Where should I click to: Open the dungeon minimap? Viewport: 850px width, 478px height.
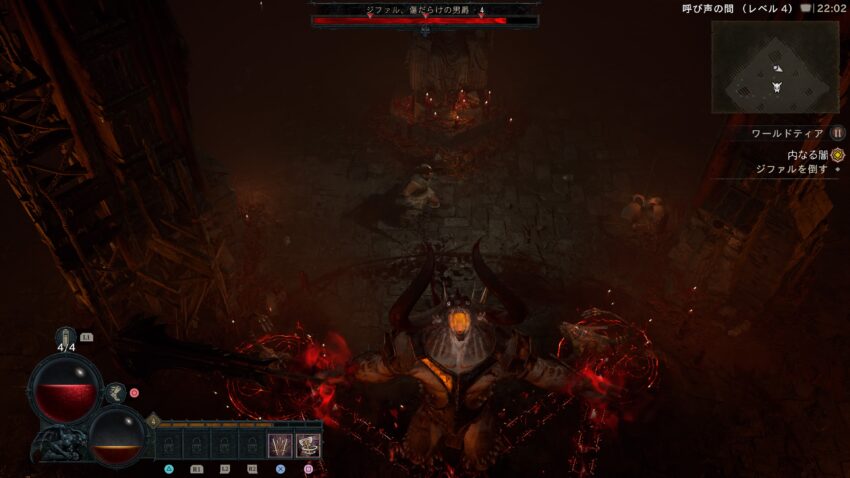coord(775,67)
